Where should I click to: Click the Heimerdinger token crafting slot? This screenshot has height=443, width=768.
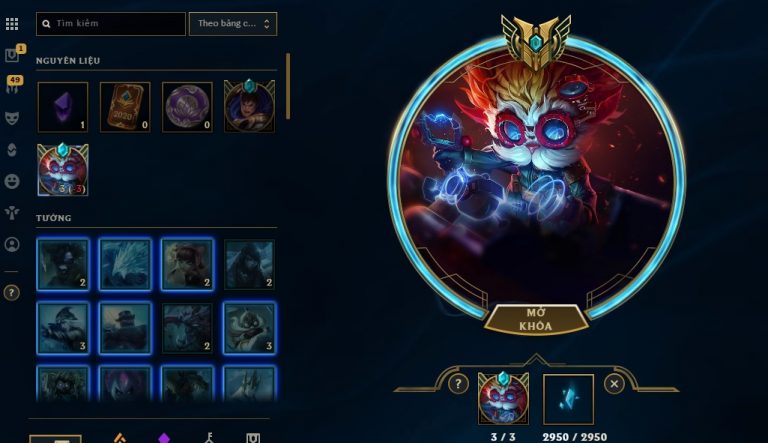[503, 398]
